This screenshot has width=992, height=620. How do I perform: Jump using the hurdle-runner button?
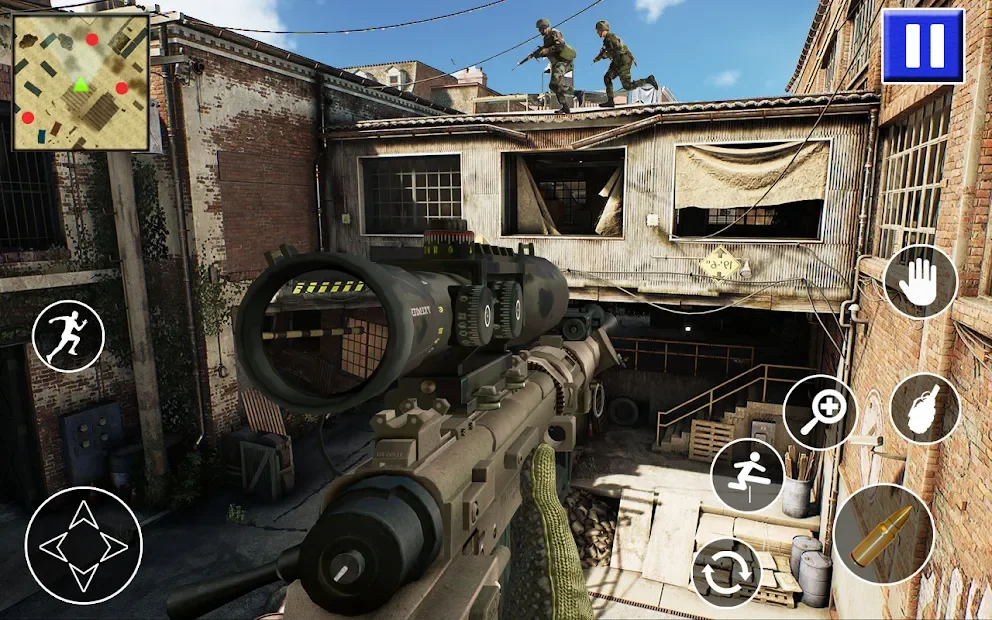pos(747,476)
